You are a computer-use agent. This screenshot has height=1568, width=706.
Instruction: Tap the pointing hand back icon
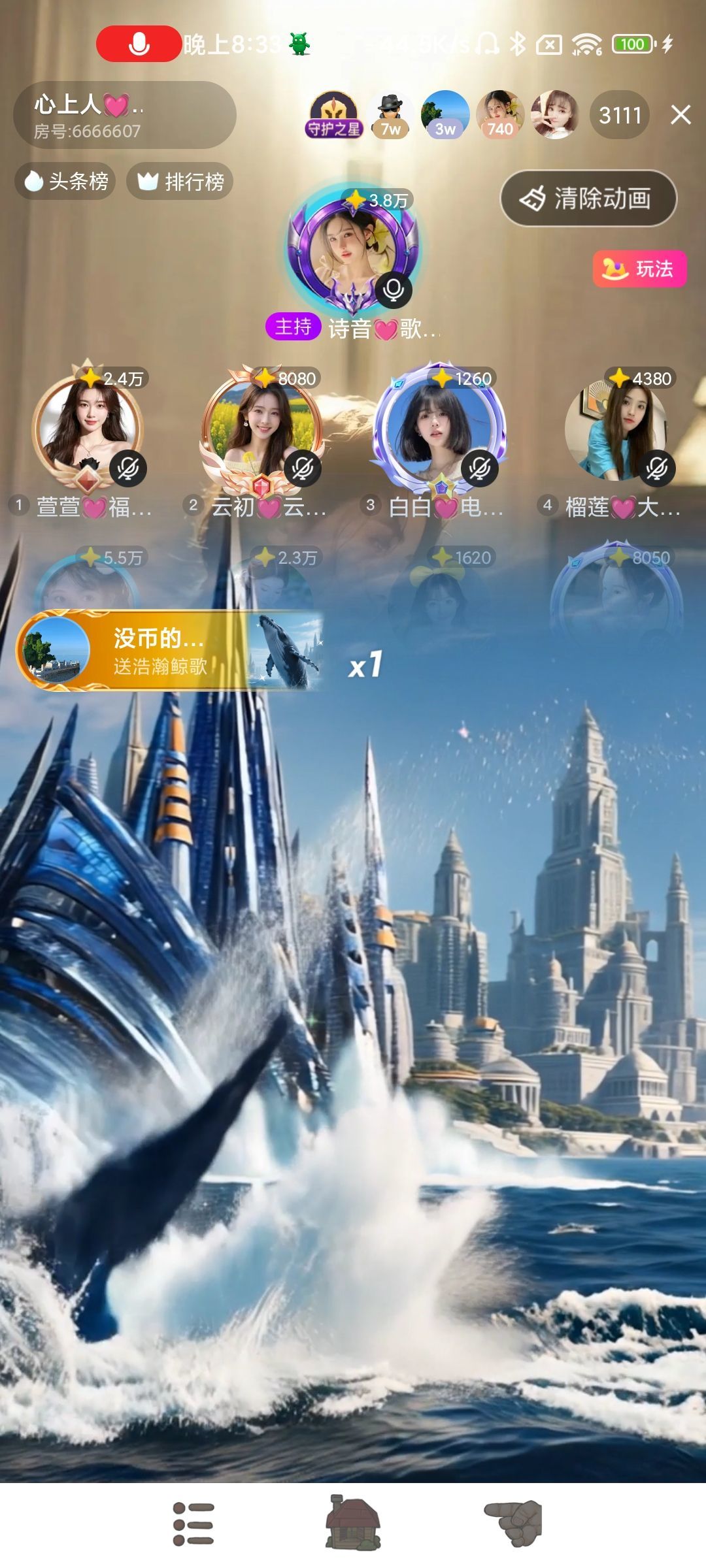[x=514, y=1522]
